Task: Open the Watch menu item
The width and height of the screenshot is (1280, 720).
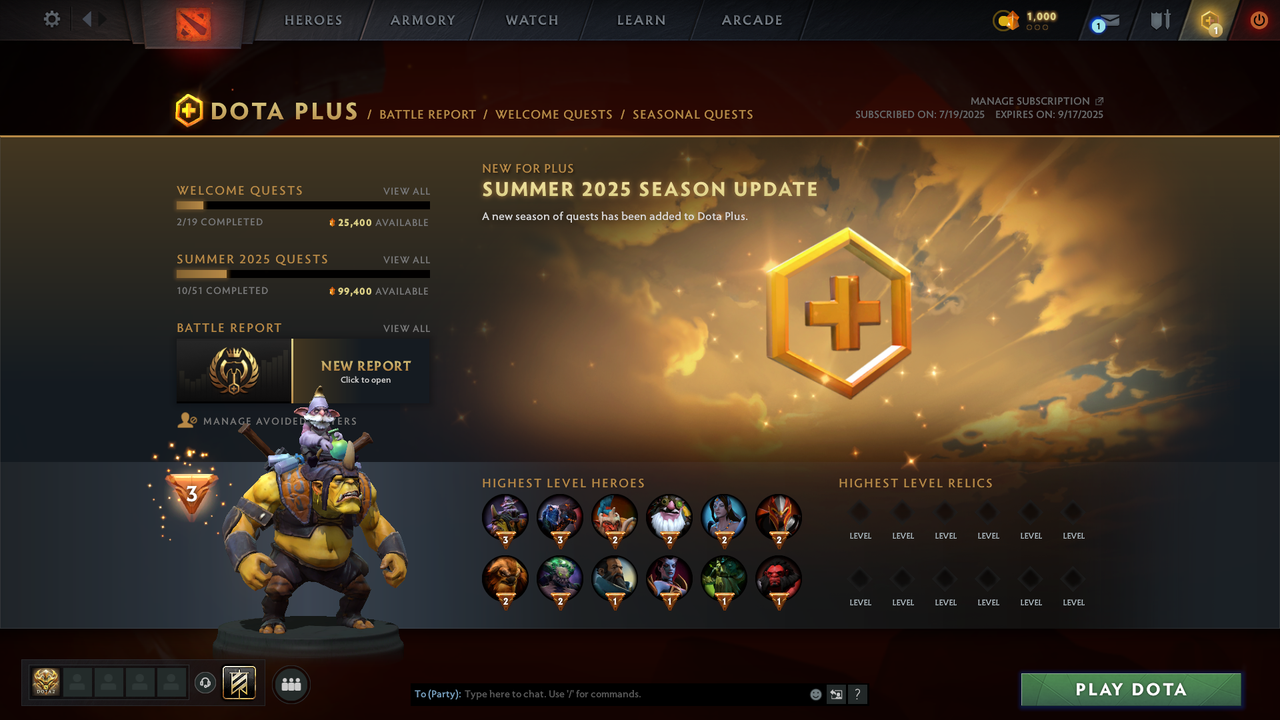Action: coord(531,19)
